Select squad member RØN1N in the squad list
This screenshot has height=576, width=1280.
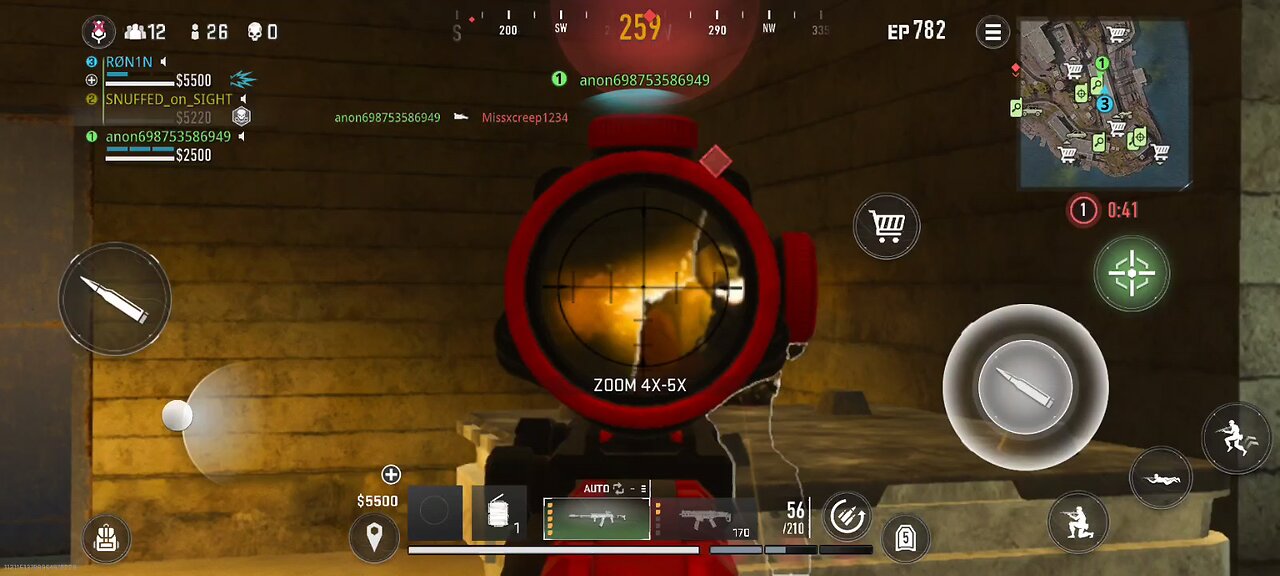pyautogui.click(x=129, y=62)
